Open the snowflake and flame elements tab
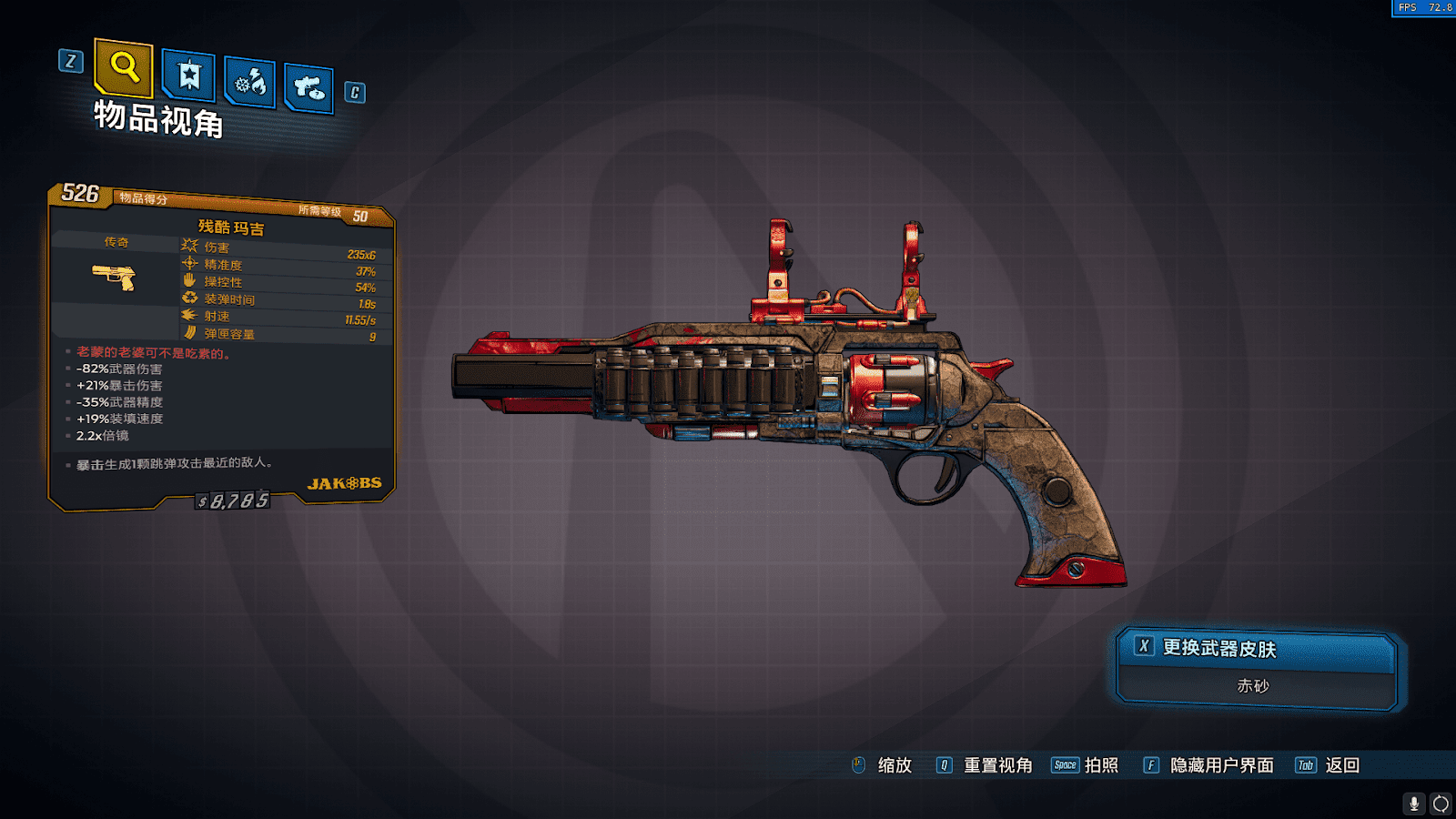Image resolution: width=1456 pixels, height=819 pixels. tap(250, 84)
